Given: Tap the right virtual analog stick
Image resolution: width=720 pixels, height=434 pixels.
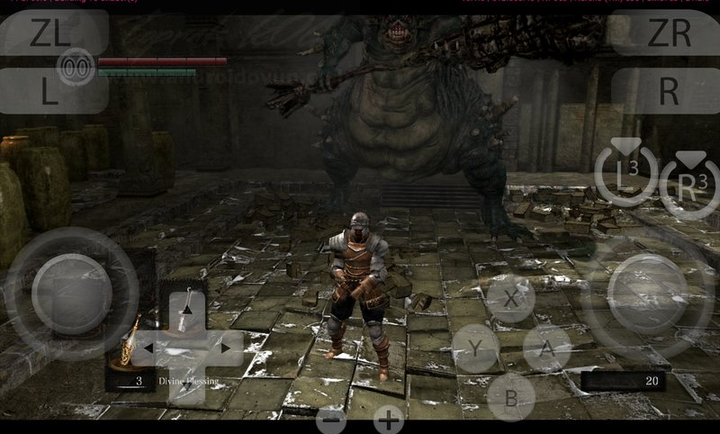Looking at the screenshot, I should tap(647, 293).
